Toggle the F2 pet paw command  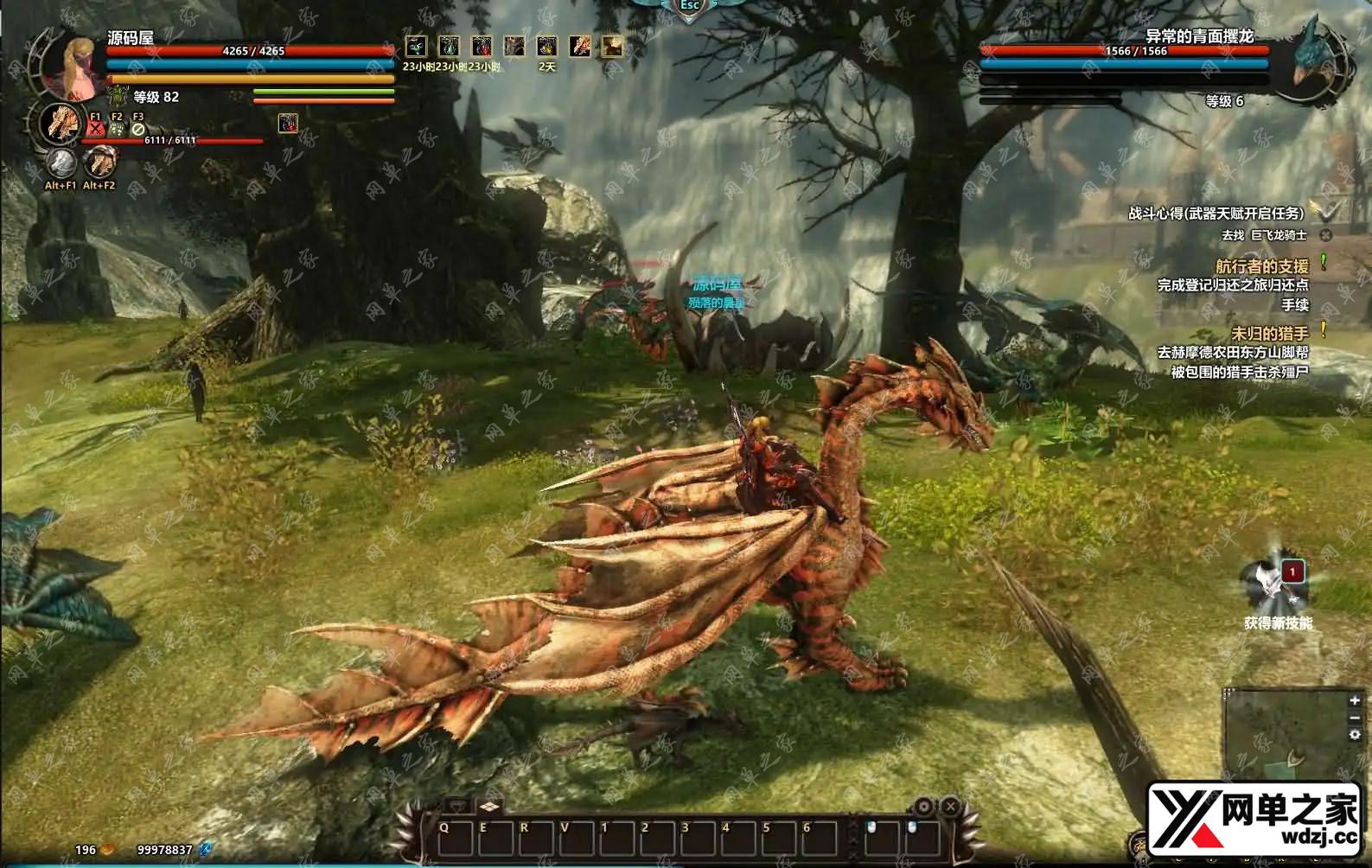[117, 129]
